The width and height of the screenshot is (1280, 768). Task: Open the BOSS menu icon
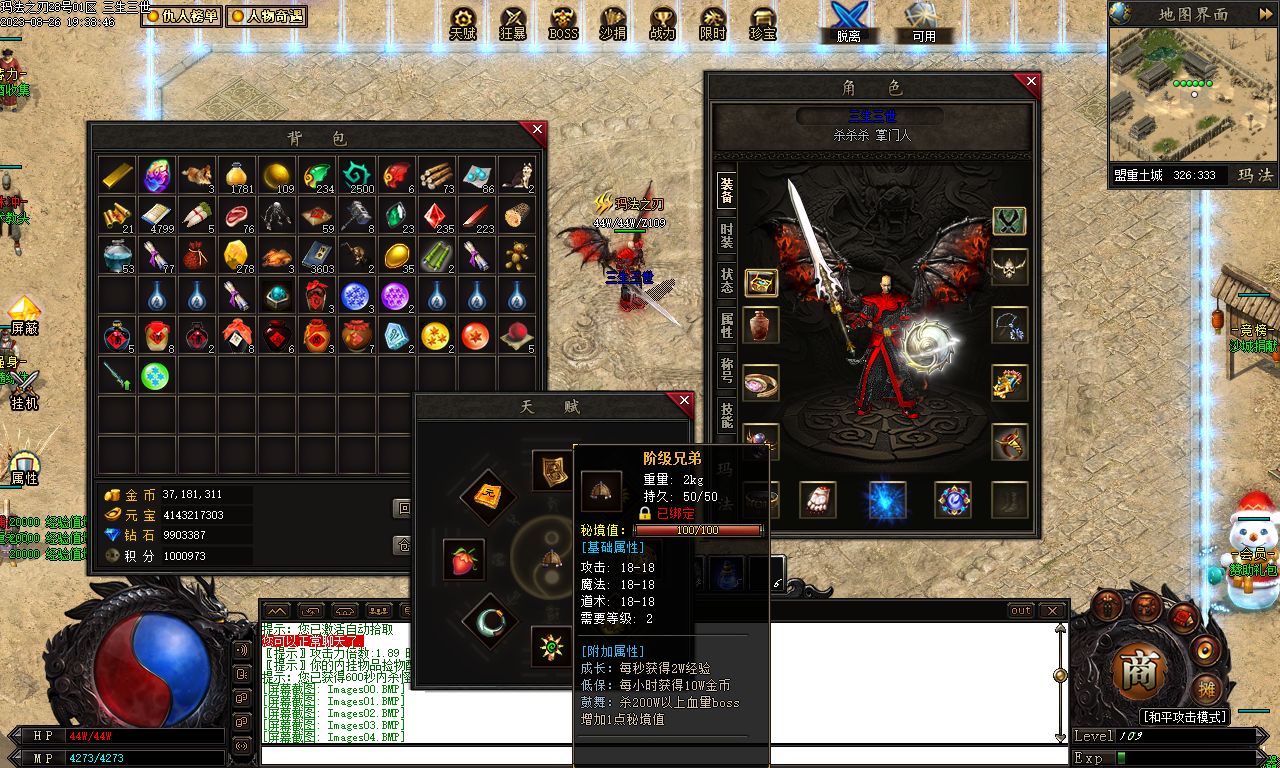click(563, 23)
